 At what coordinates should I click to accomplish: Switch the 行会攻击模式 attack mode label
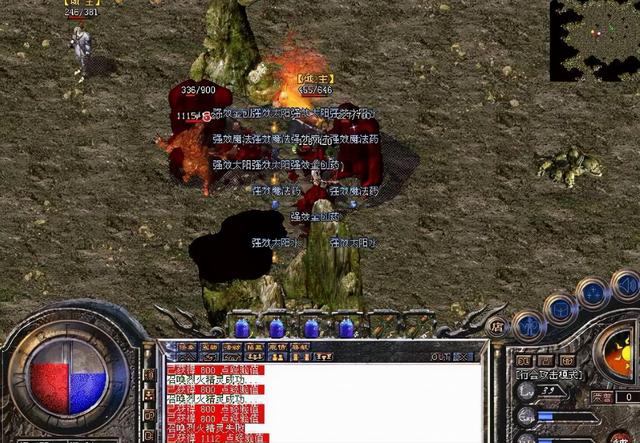tap(546, 374)
